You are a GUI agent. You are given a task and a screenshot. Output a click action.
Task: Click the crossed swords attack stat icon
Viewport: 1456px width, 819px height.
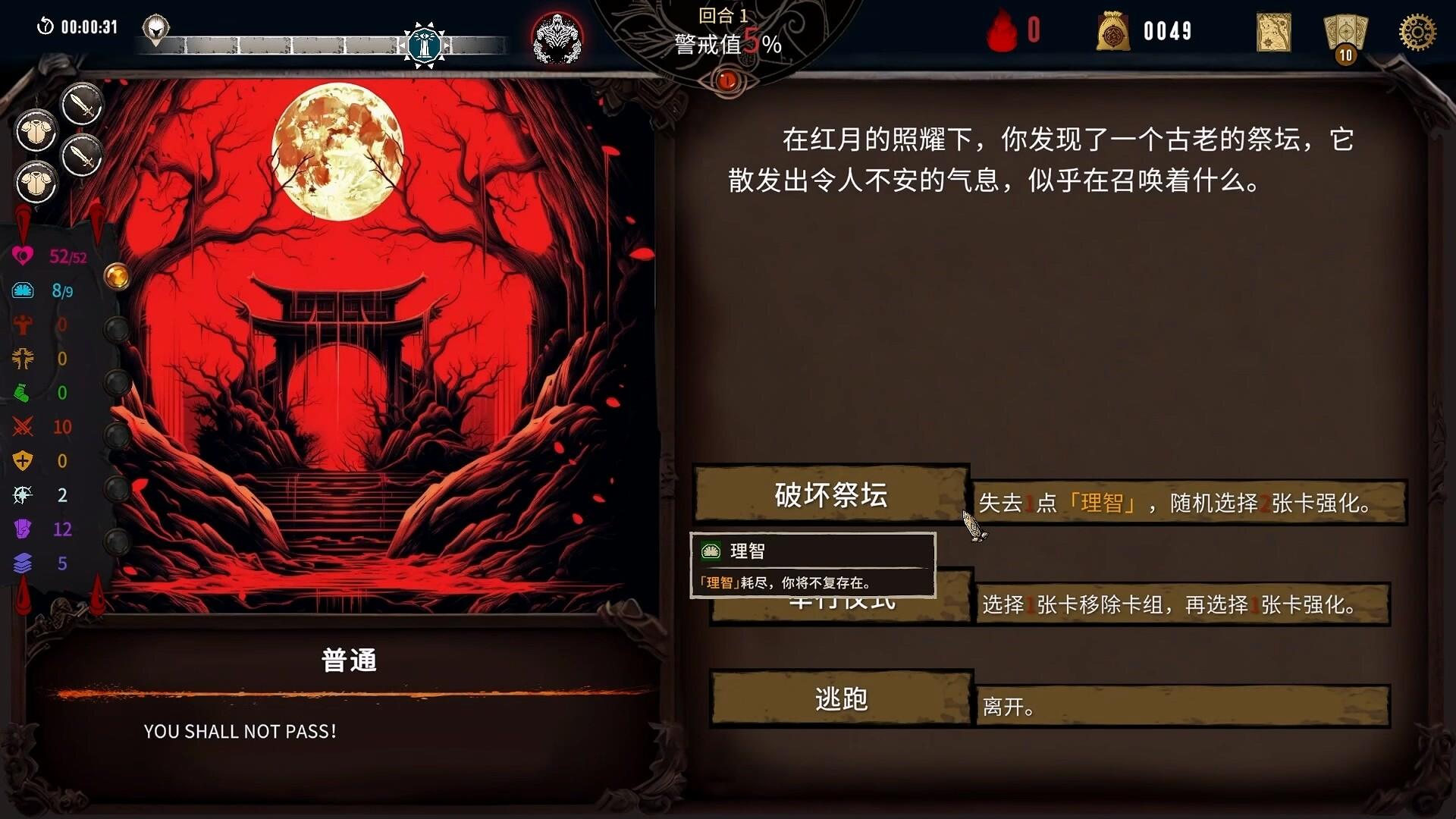click(23, 427)
